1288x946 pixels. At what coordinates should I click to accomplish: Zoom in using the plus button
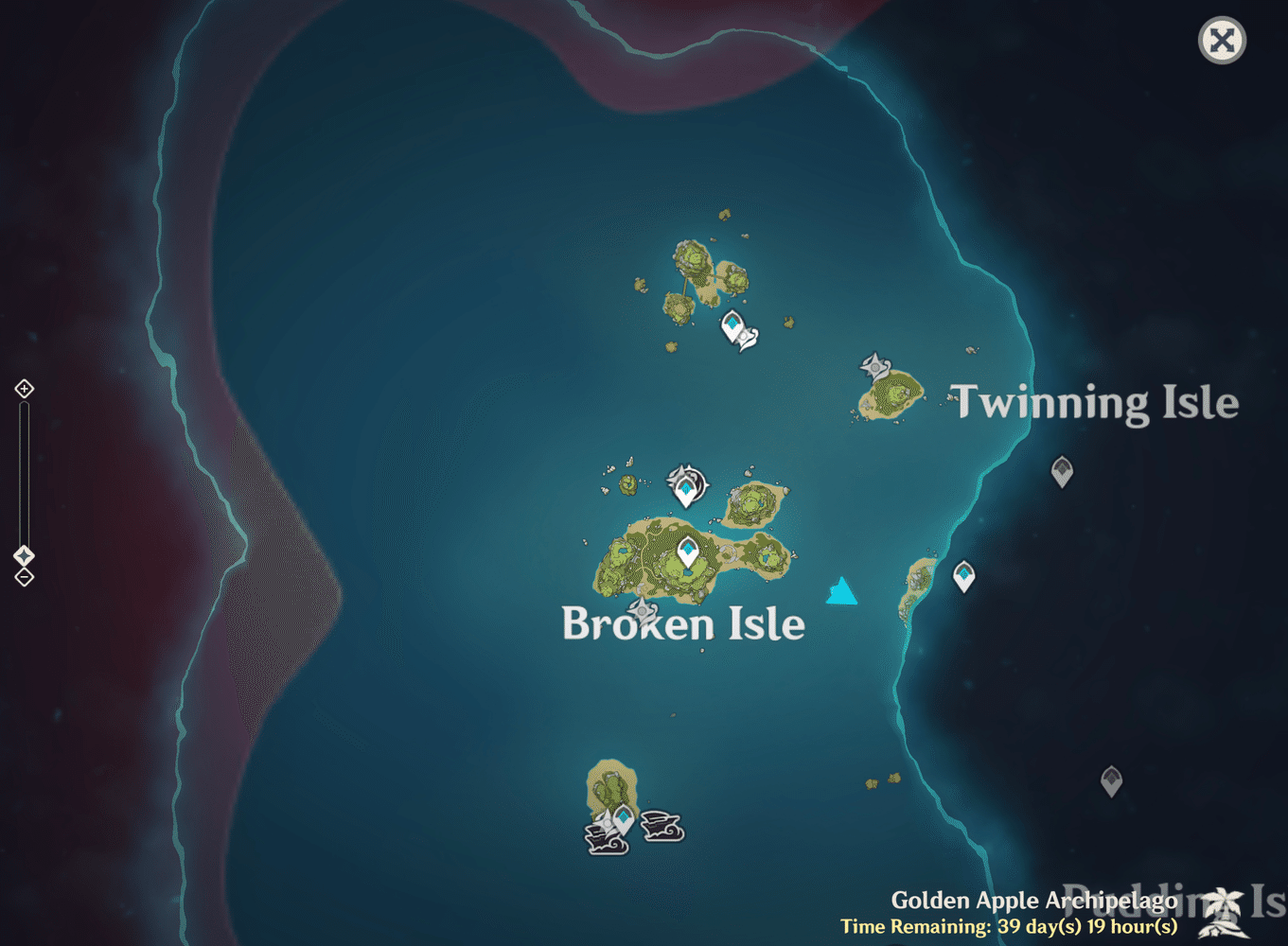24,389
